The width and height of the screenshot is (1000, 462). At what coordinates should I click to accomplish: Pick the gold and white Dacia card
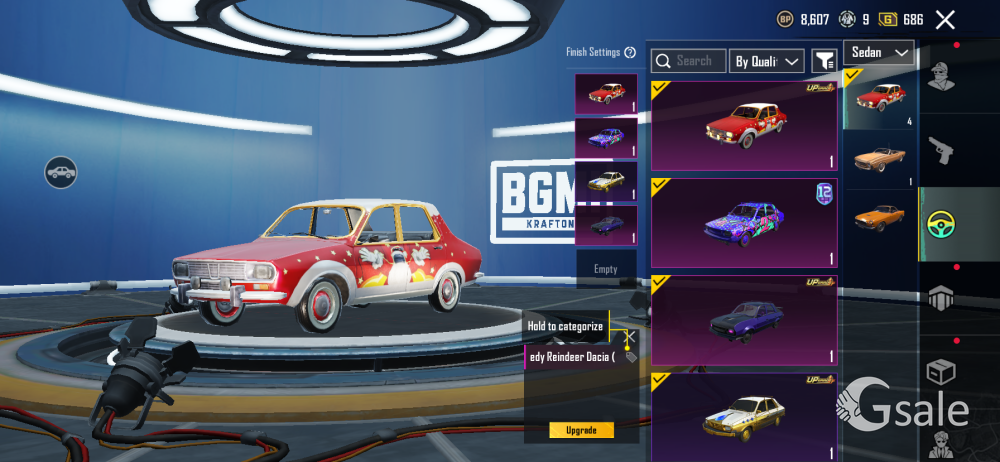744,412
